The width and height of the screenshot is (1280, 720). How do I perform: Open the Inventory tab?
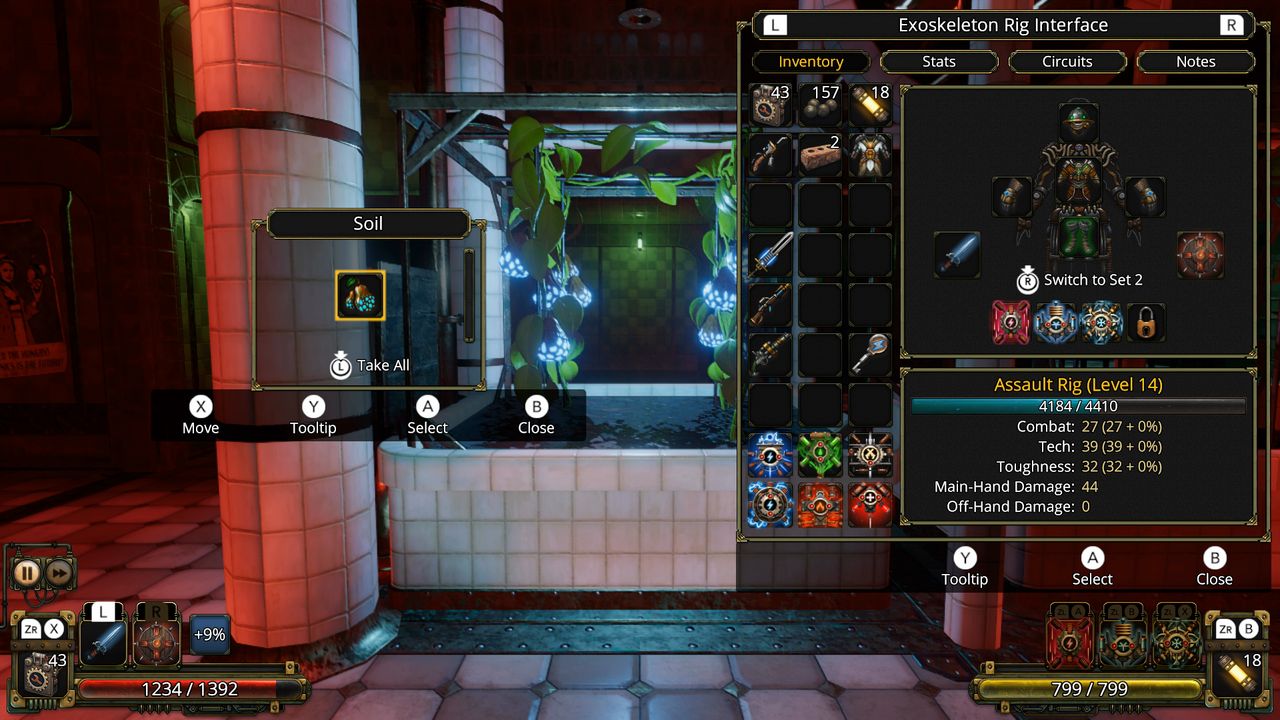[x=810, y=61]
